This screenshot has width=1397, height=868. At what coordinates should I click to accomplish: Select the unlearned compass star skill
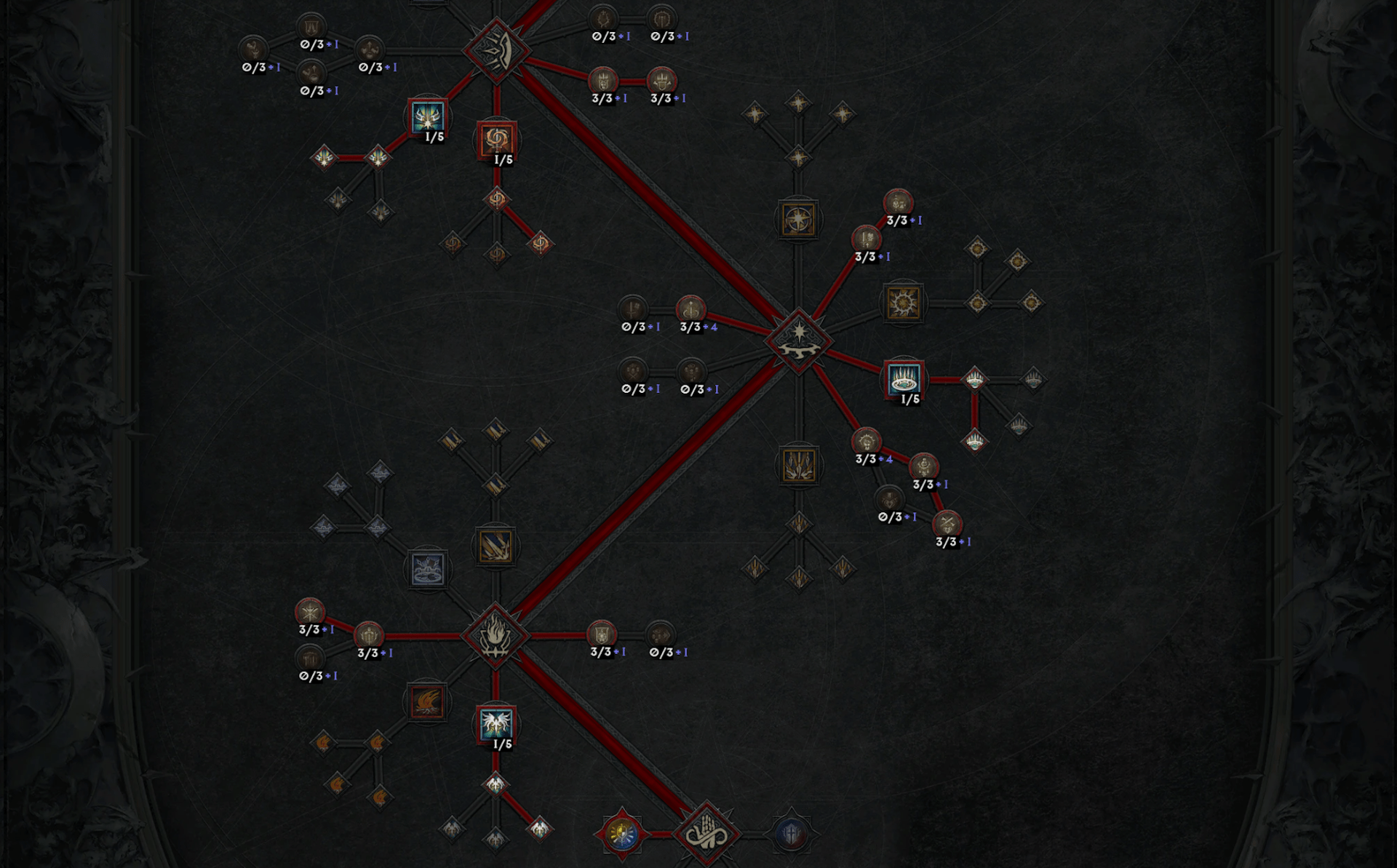tap(798, 219)
